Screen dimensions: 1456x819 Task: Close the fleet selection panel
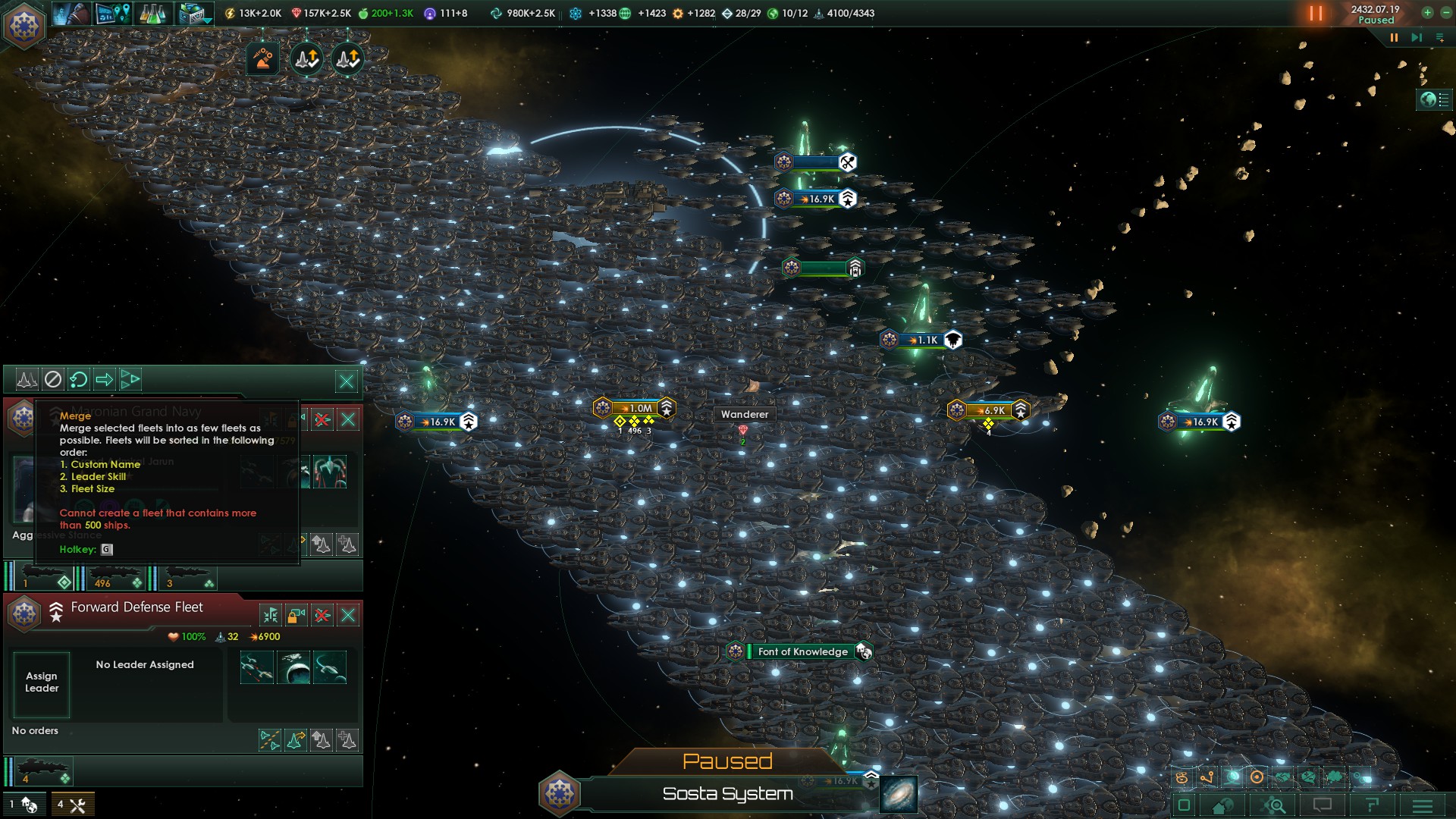[347, 381]
